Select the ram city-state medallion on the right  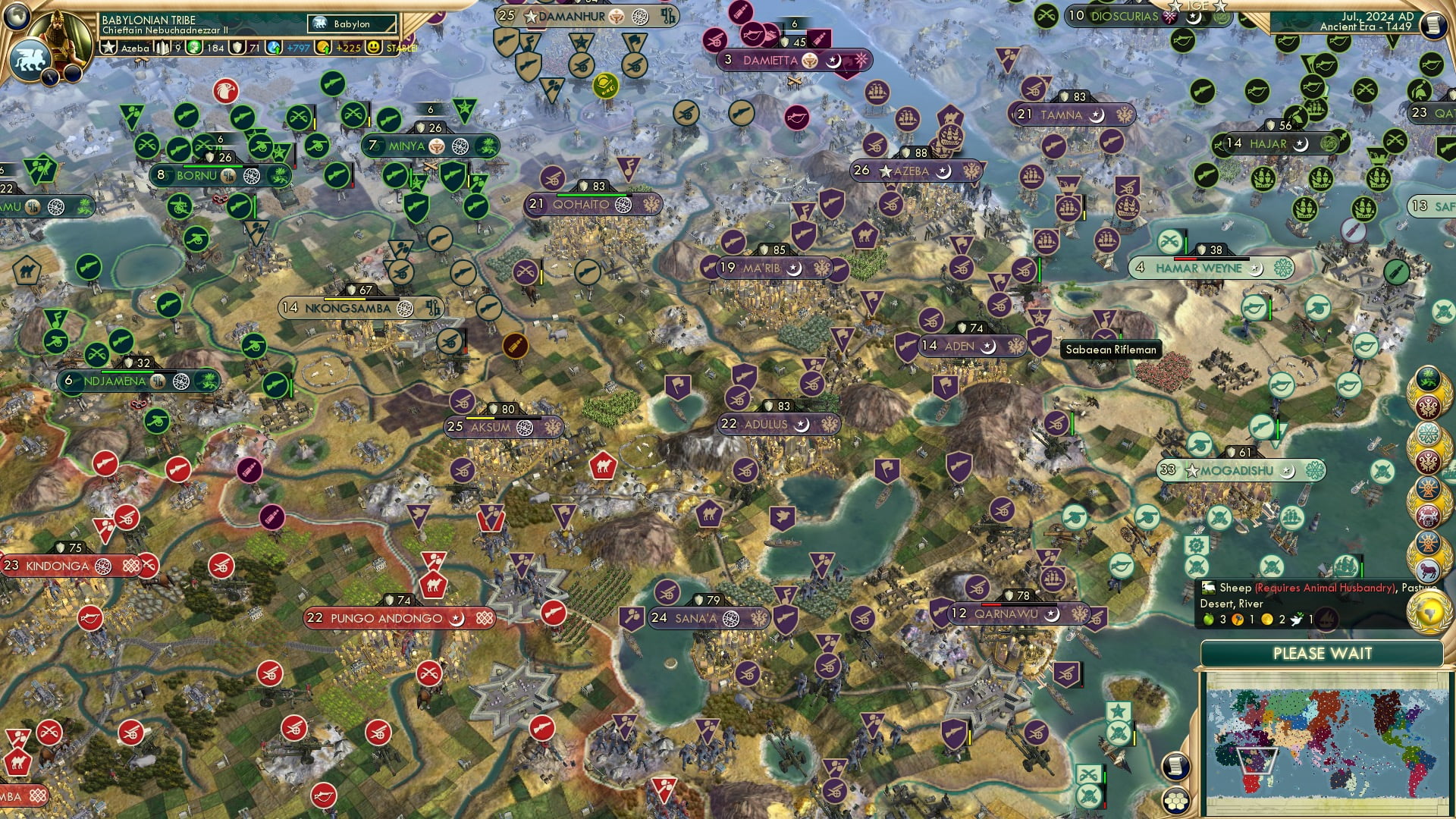click(x=1429, y=570)
